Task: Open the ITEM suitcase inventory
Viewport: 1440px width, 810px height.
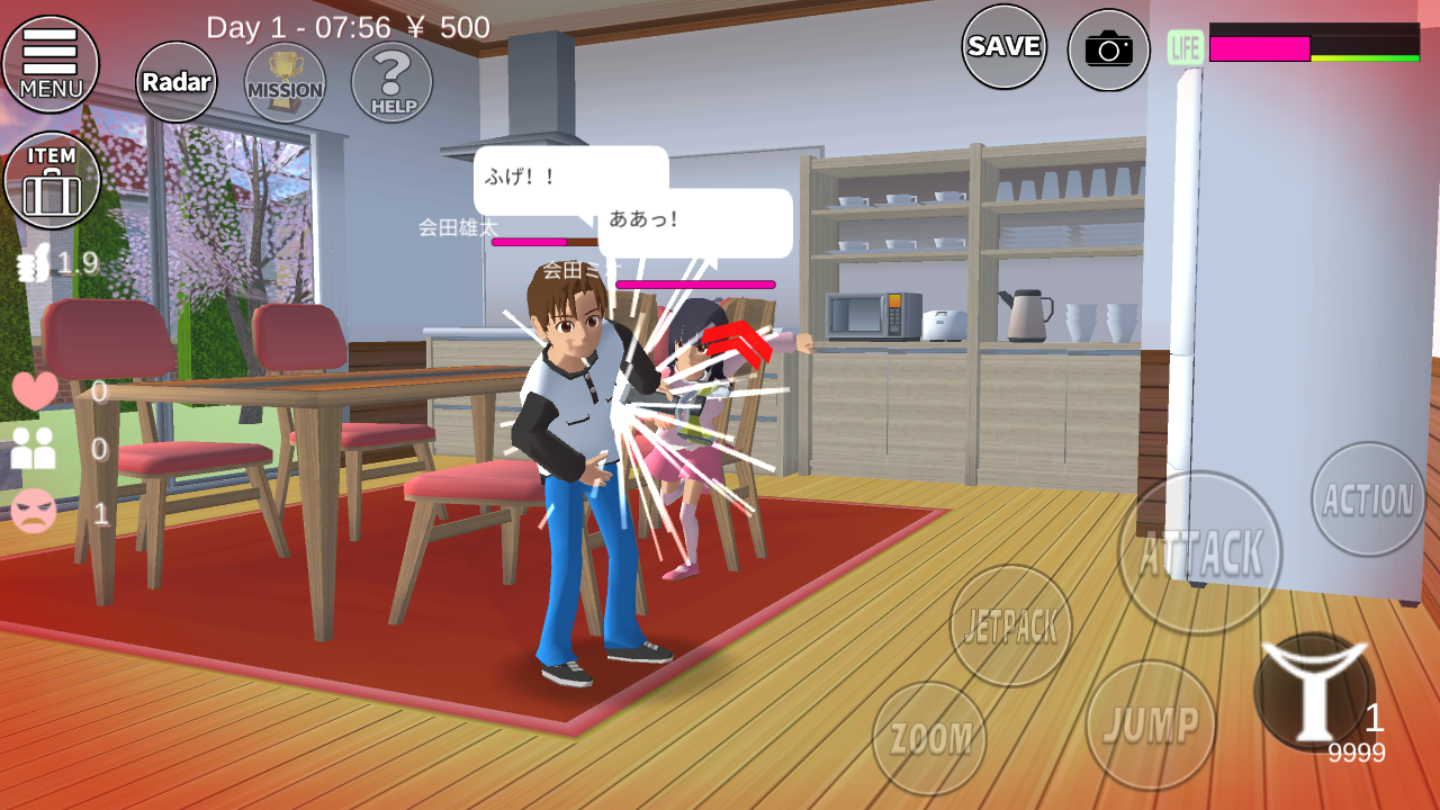Action: [51, 181]
